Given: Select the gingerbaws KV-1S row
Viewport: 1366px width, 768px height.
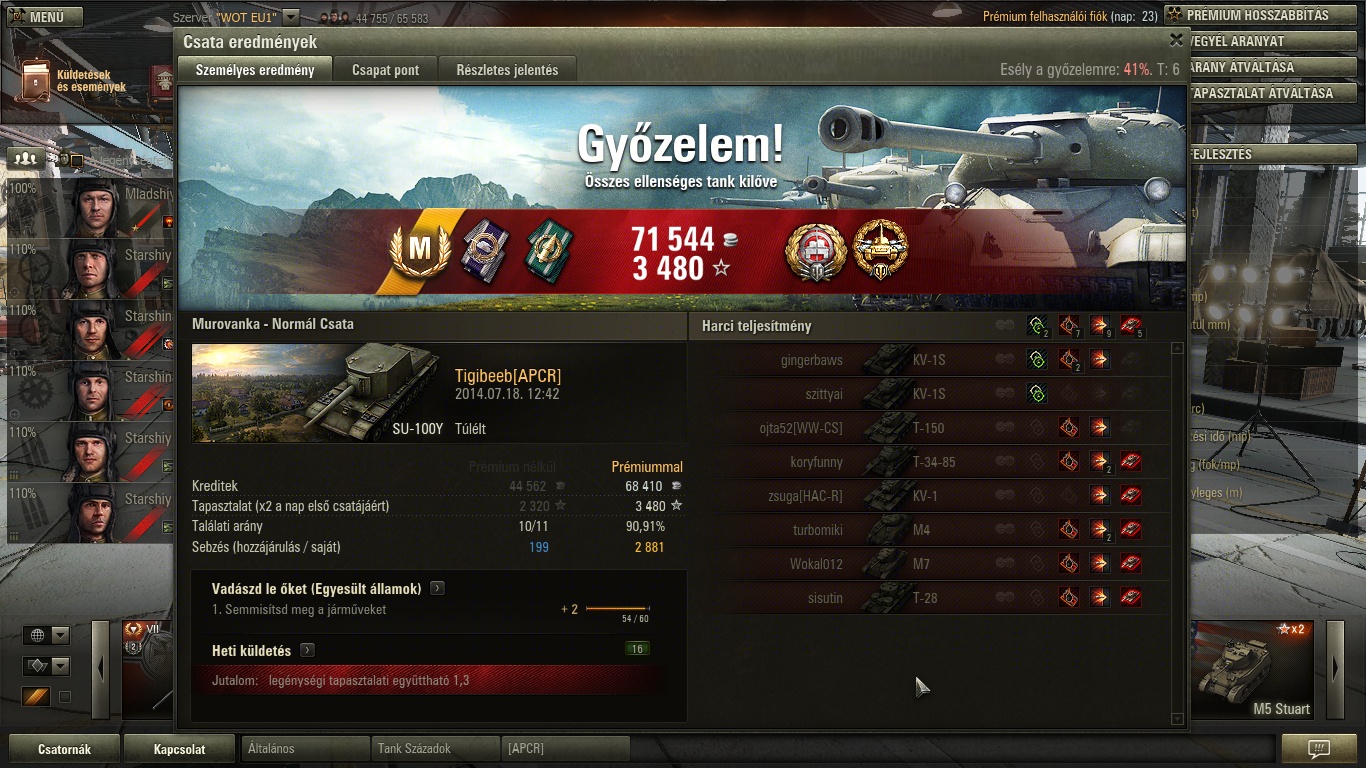Looking at the screenshot, I should 930,360.
